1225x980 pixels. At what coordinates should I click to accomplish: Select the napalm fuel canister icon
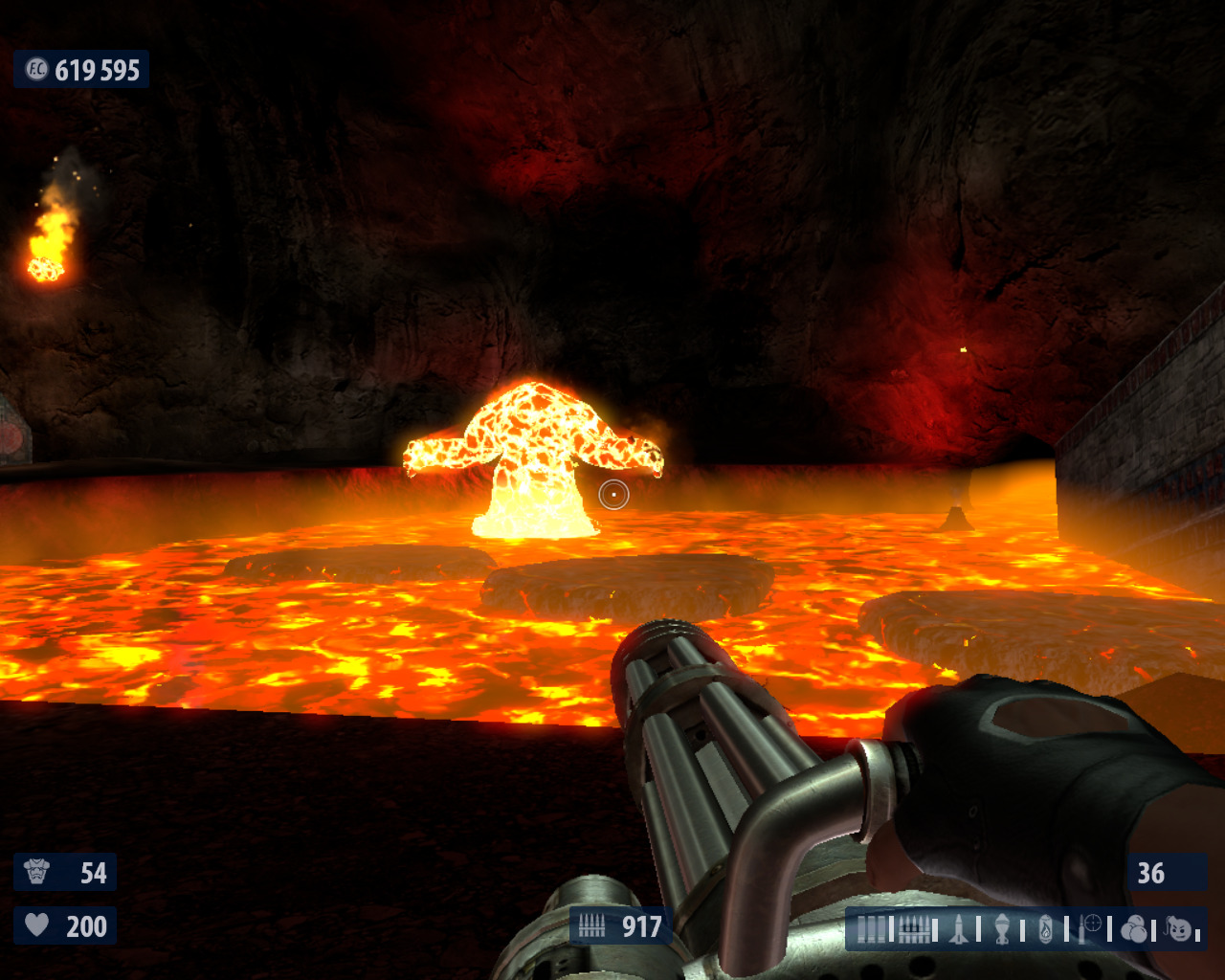tap(1046, 929)
